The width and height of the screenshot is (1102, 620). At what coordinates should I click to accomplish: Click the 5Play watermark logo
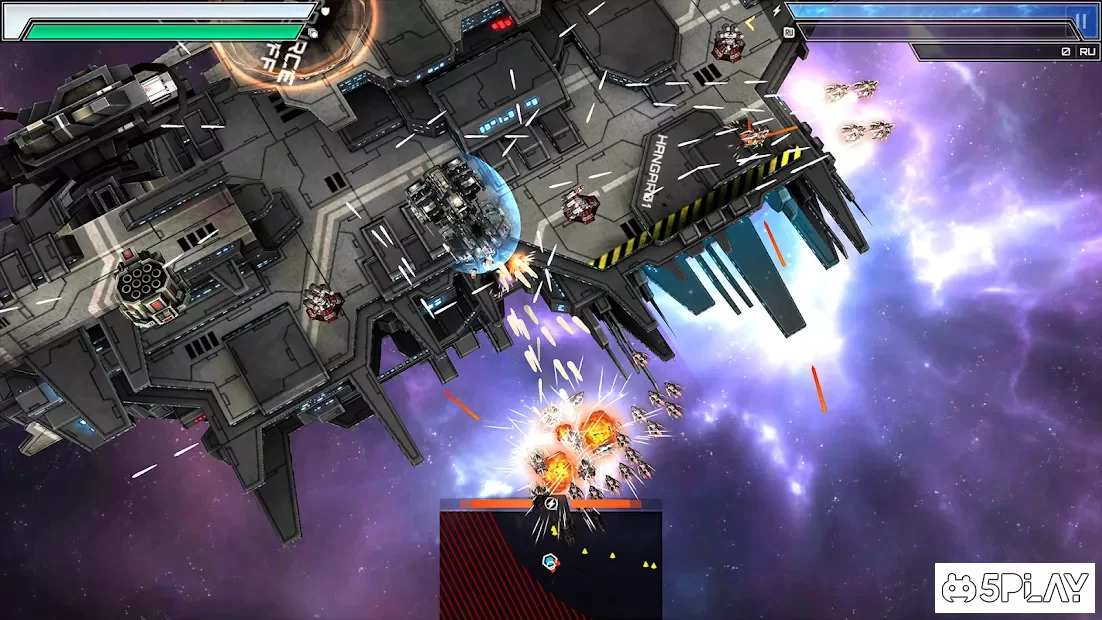coord(1014,588)
